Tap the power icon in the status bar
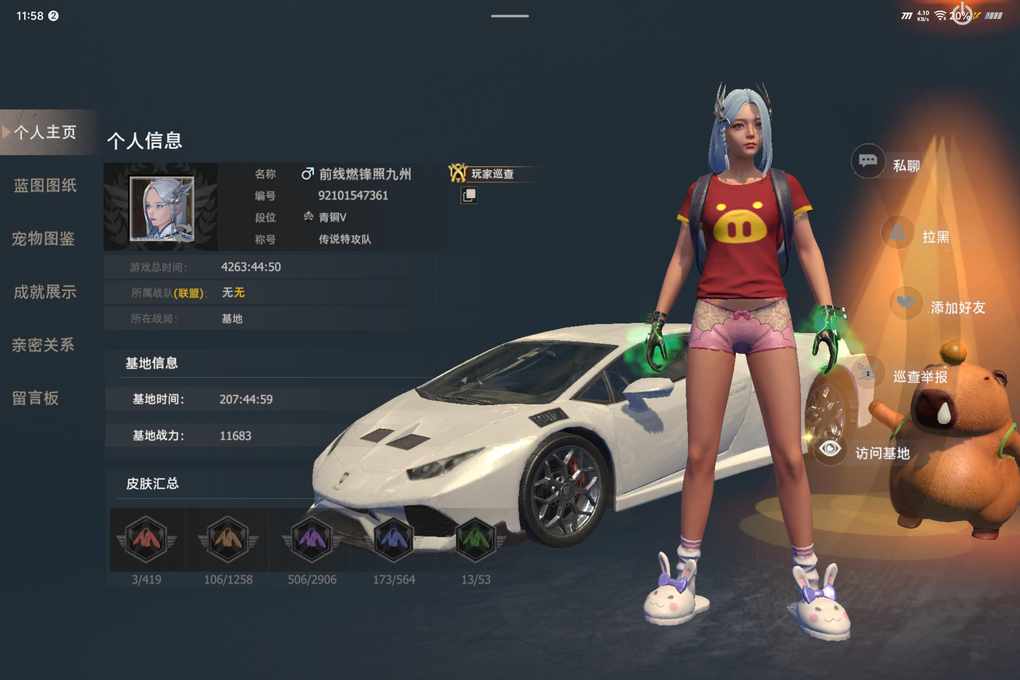The image size is (1020, 680). tap(962, 15)
